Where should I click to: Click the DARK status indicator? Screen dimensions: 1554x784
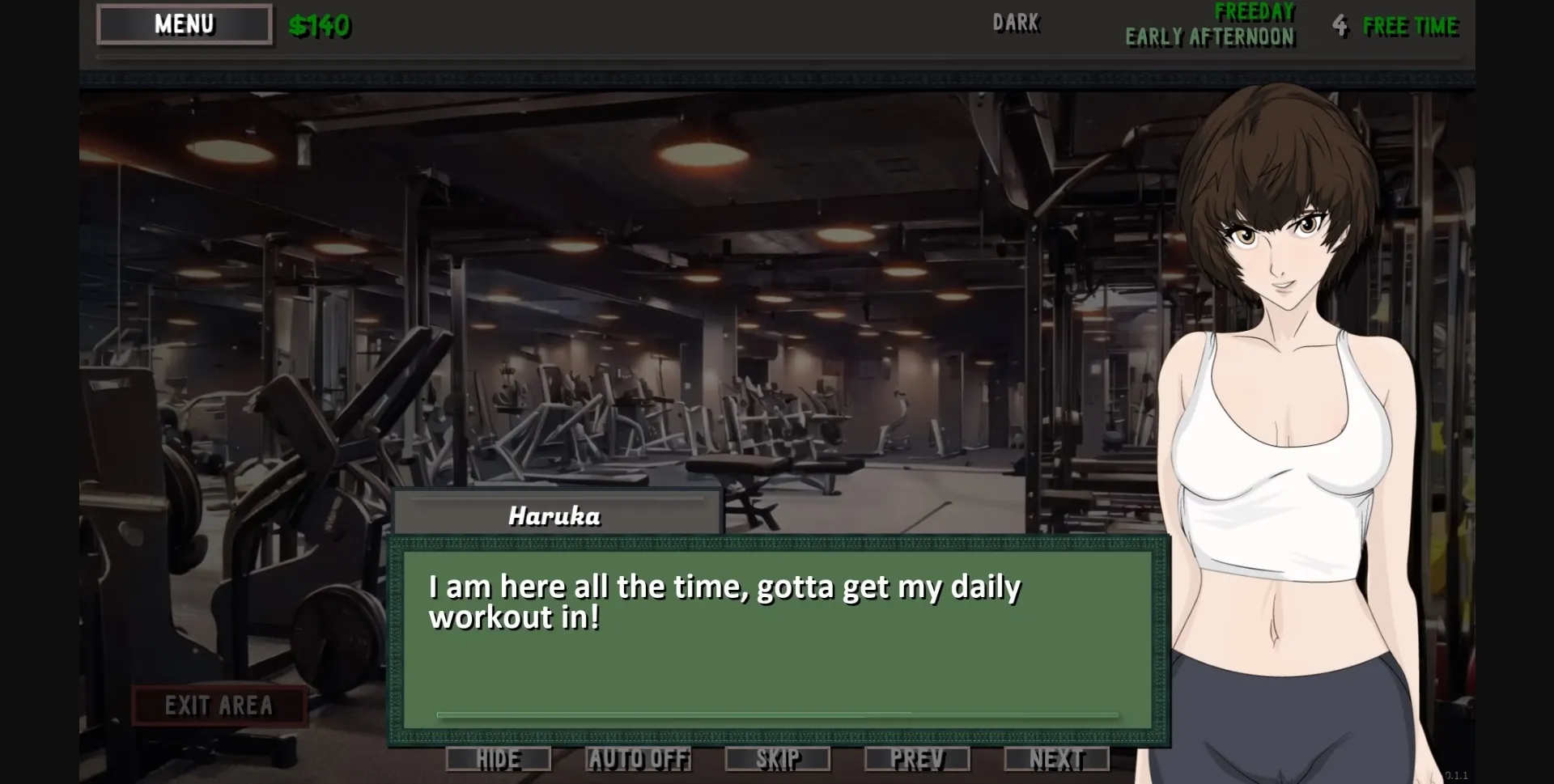1017,23
